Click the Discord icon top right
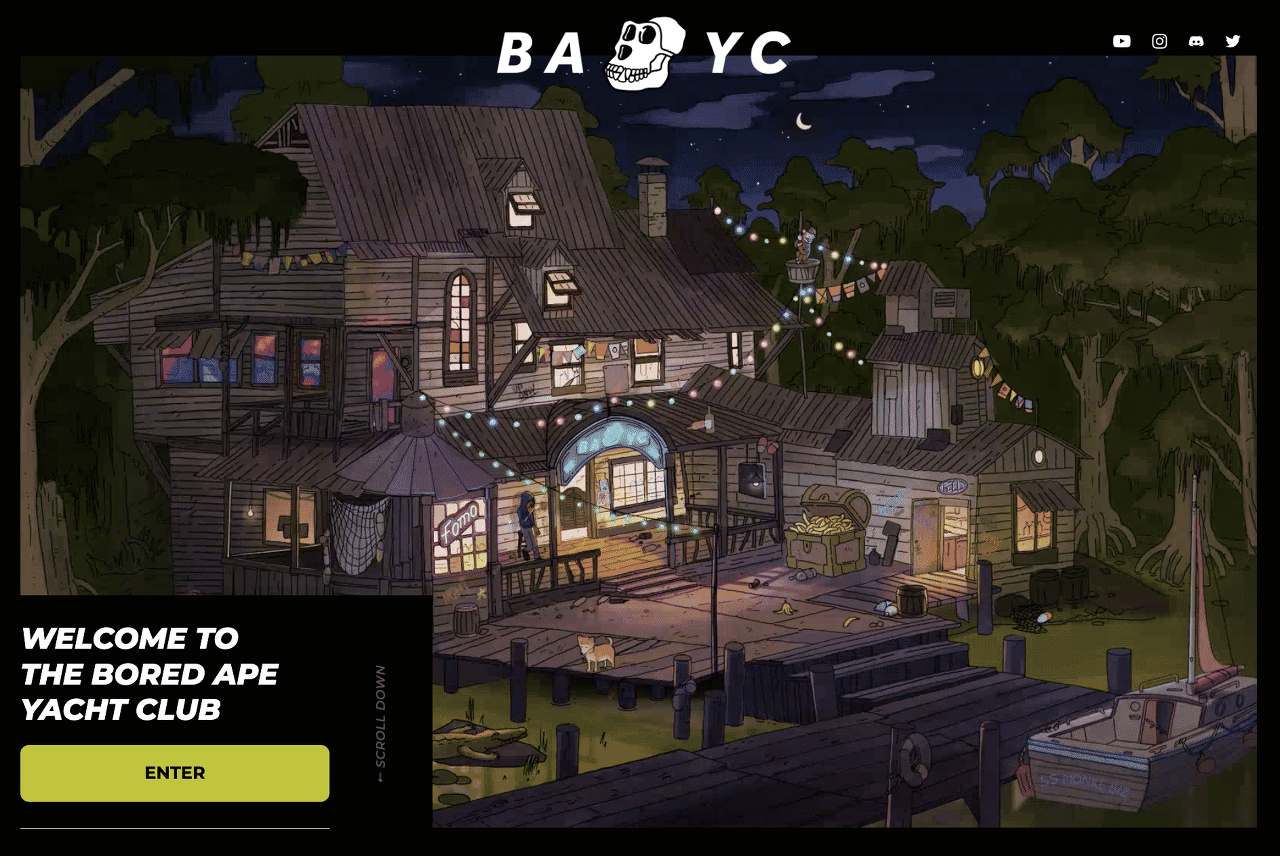 point(1196,41)
